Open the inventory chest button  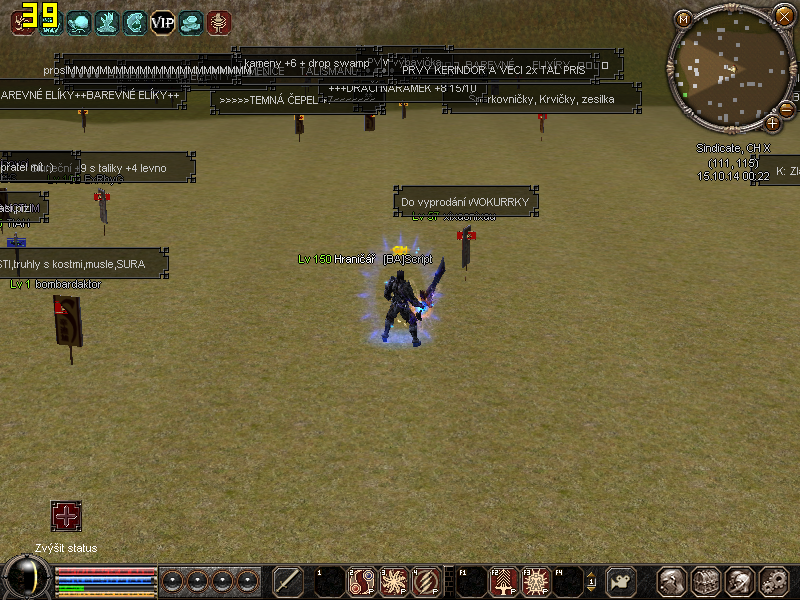(x=706, y=581)
